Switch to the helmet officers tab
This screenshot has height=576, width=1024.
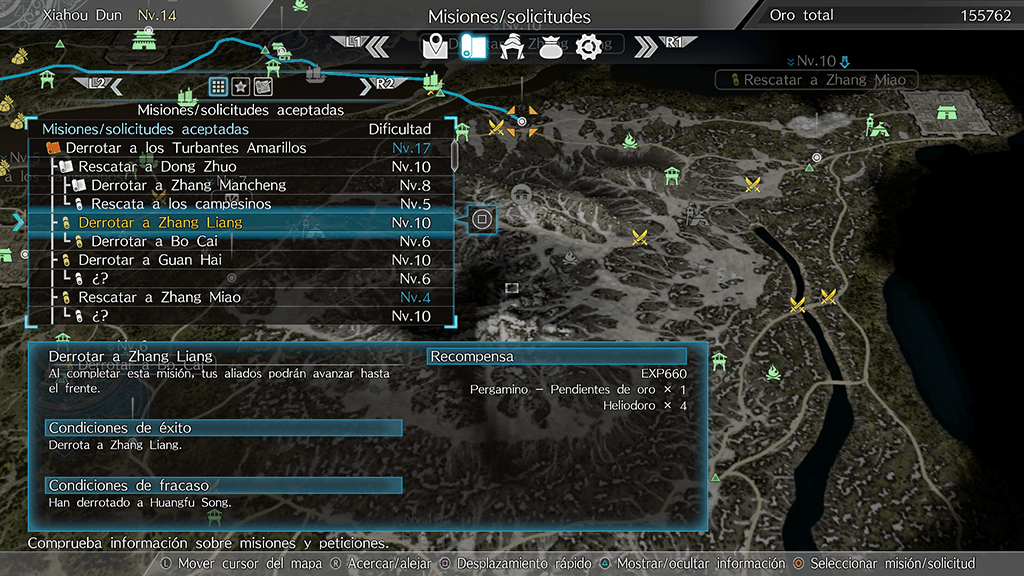point(512,46)
